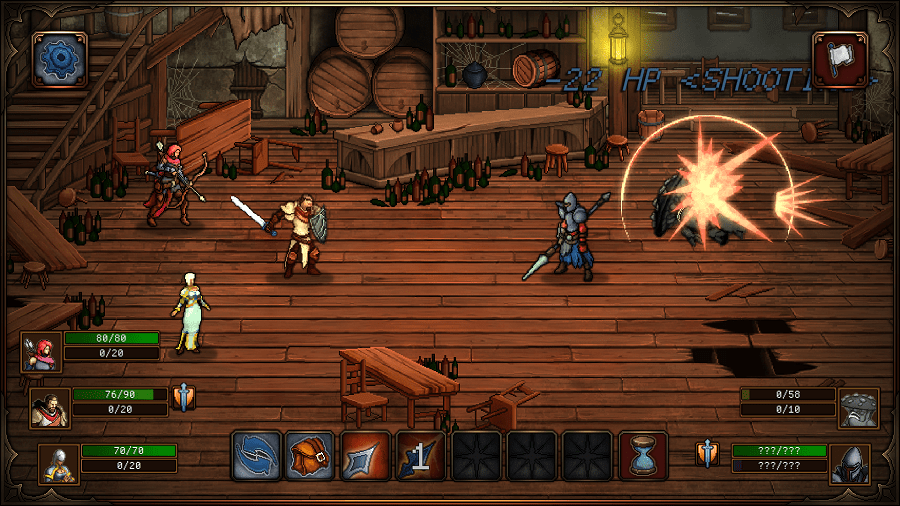The image size is (900, 506).
Task: Select the silver arrowhead attack skill
Action: (x=365, y=456)
